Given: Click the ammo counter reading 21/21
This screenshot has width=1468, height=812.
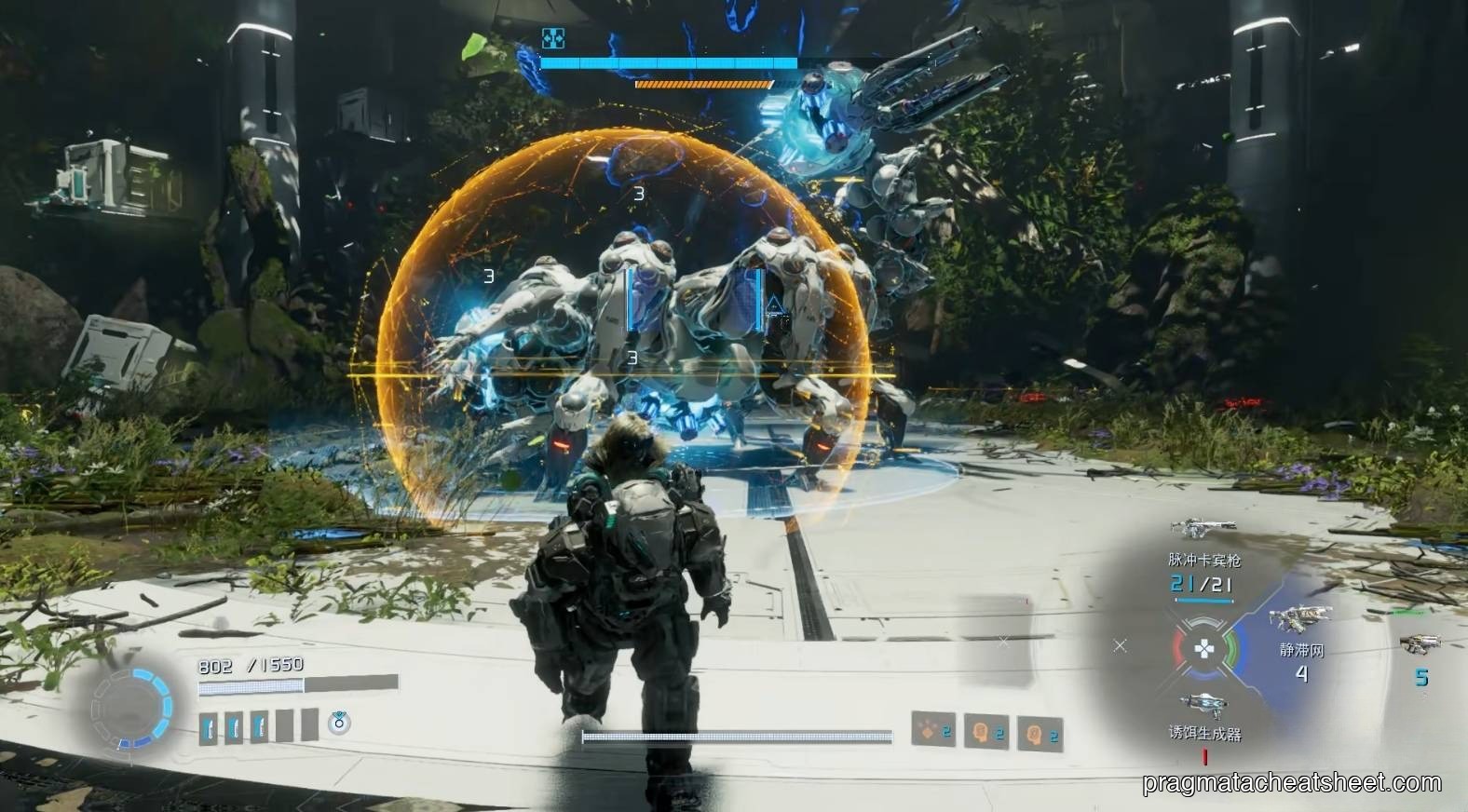Looking at the screenshot, I should coord(1199,583).
